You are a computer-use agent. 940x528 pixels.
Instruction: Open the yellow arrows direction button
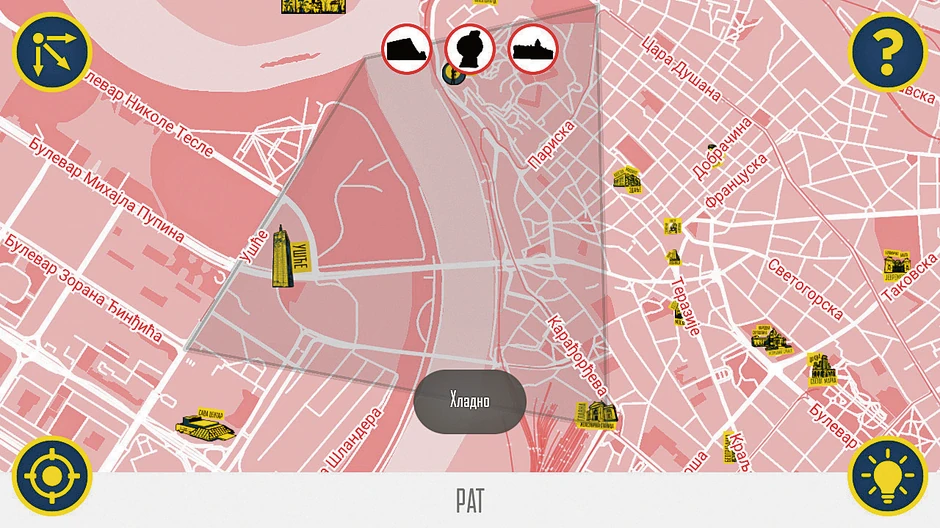51,51
